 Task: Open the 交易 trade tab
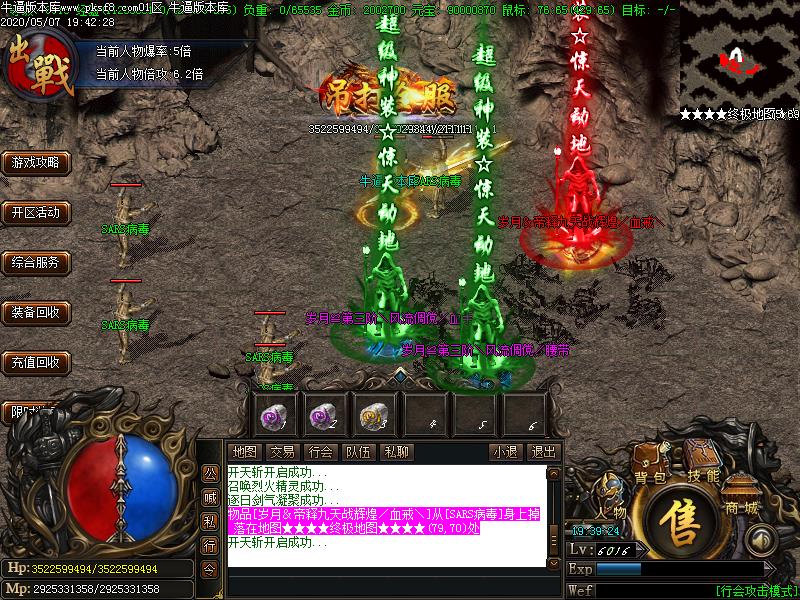[282, 452]
